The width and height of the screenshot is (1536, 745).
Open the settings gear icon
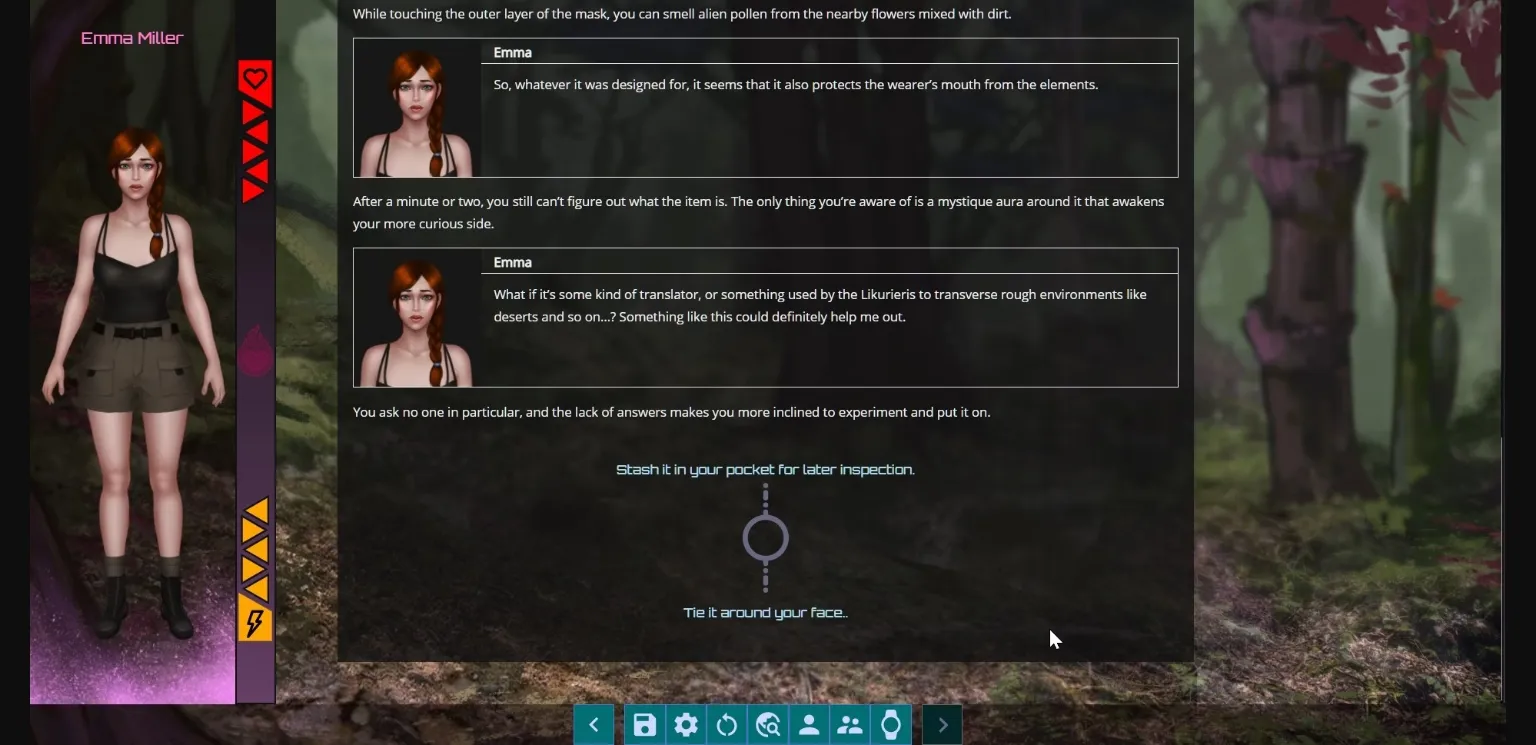click(x=686, y=724)
